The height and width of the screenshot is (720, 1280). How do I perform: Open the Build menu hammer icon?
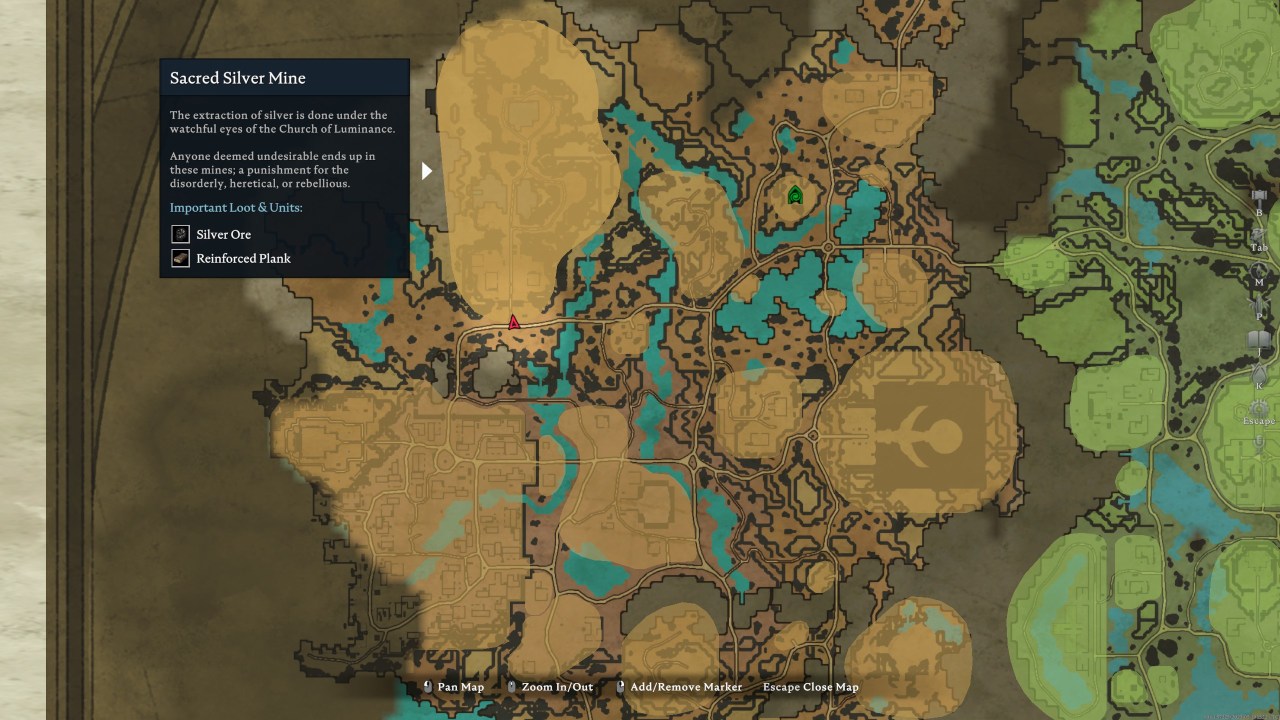point(1259,197)
